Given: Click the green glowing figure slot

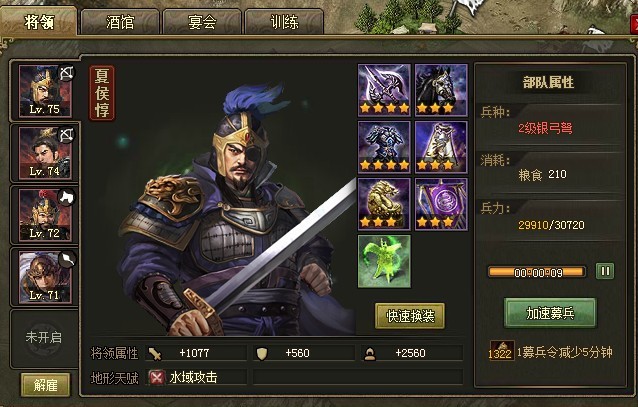Looking at the screenshot, I should click(x=384, y=260).
